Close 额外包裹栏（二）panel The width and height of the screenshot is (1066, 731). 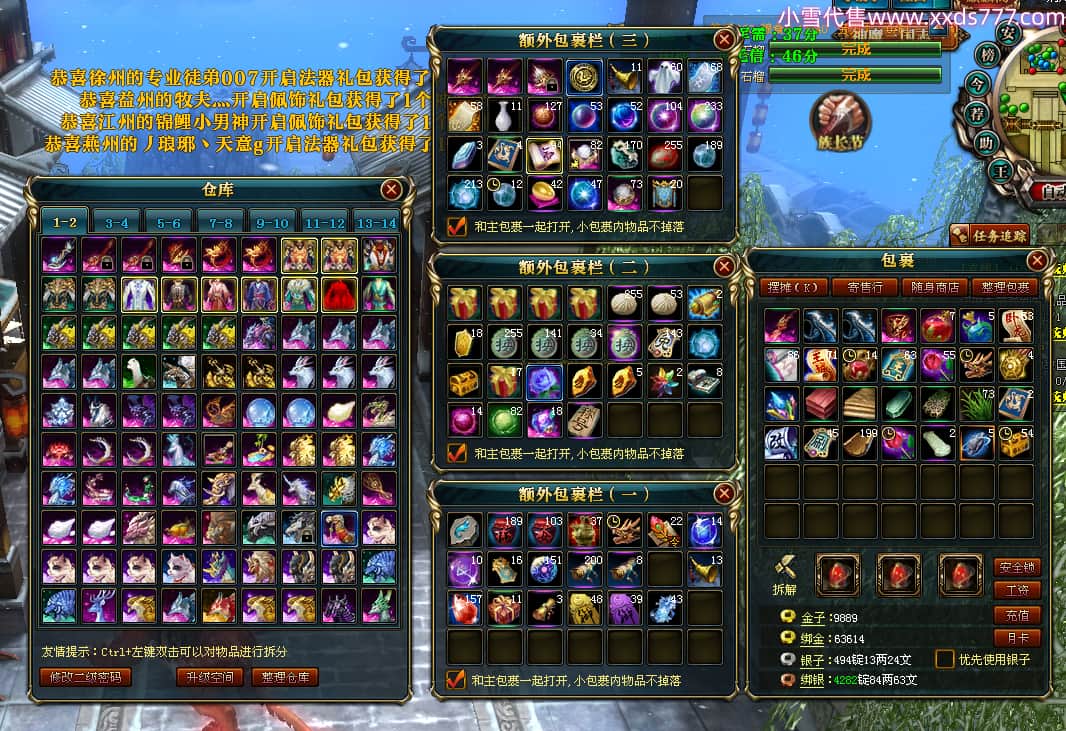(724, 267)
